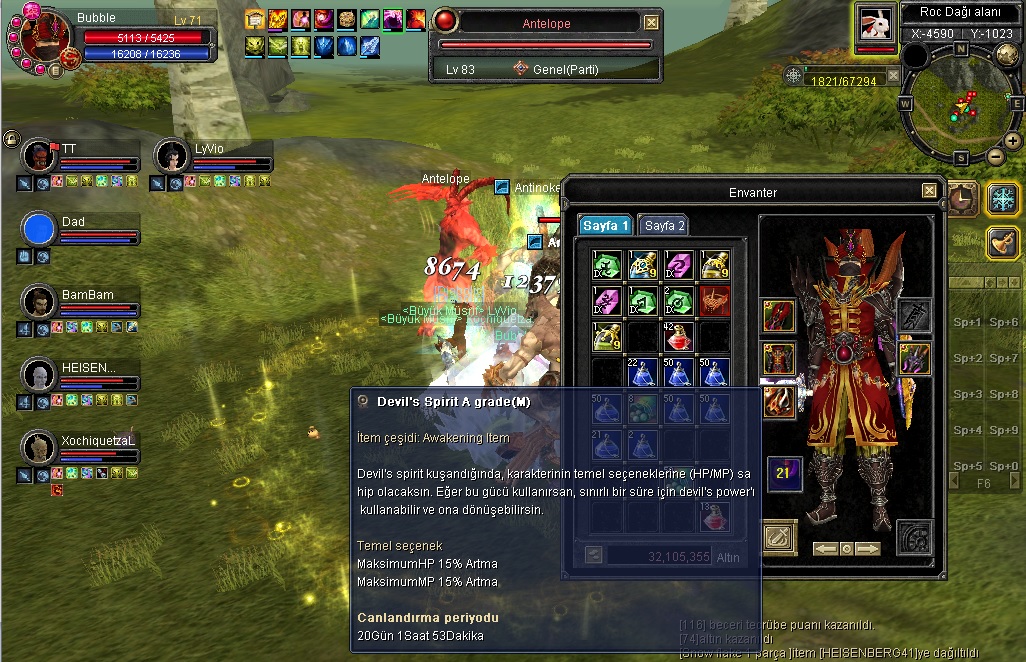The height and width of the screenshot is (662, 1026).
Task: Select party member LyVio's portrait
Action: pyautogui.click(x=172, y=156)
